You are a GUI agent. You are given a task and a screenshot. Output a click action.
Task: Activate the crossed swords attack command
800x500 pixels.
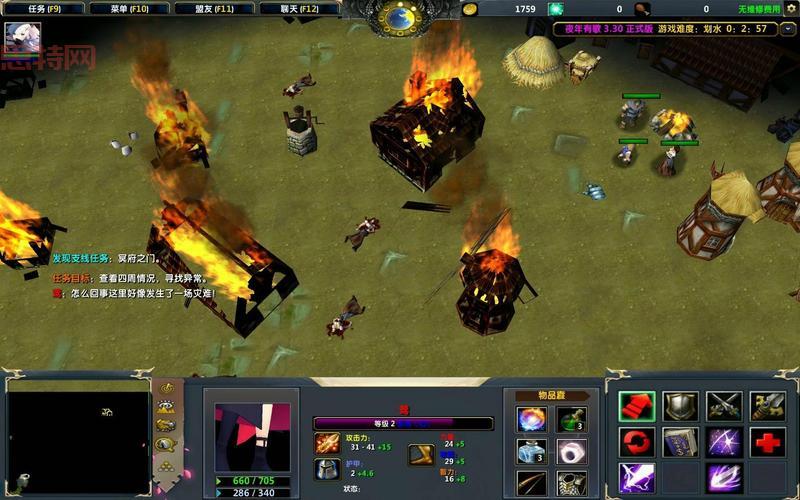click(724, 406)
